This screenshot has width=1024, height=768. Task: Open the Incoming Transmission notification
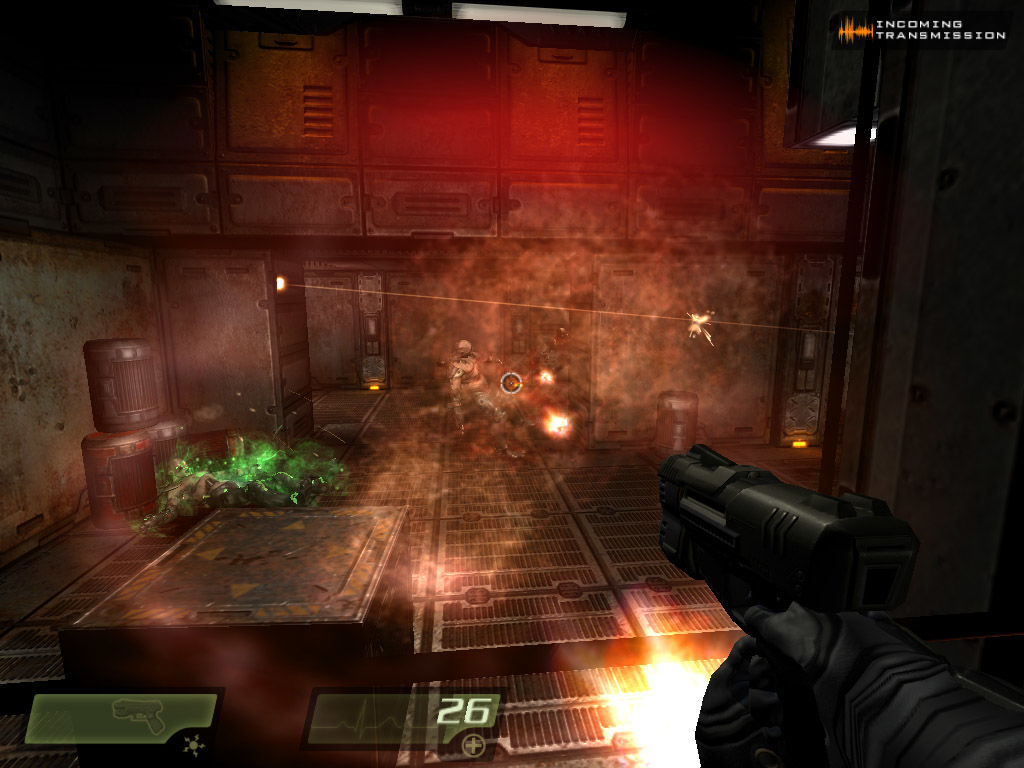tap(922, 30)
